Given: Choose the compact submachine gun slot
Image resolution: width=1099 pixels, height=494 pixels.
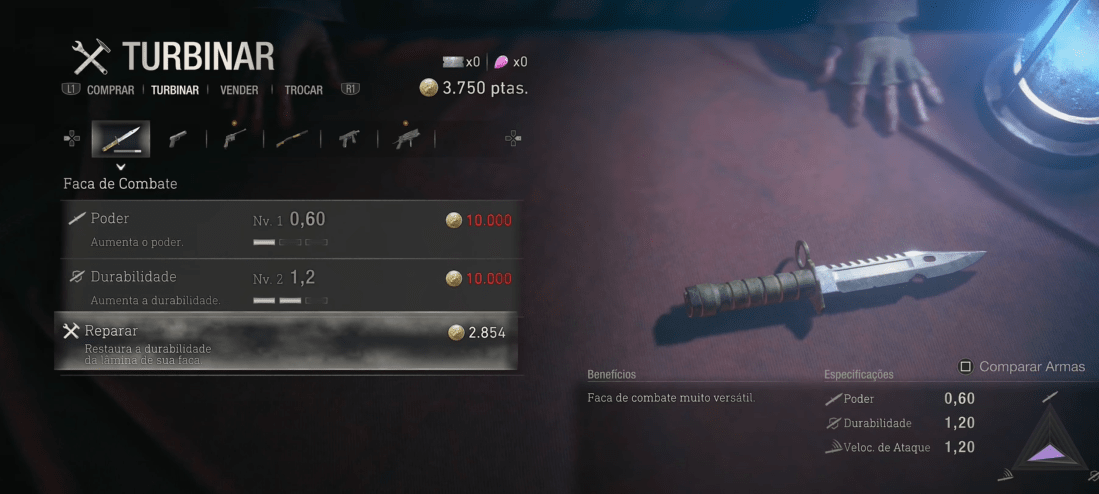Looking at the screenshot, I should coord(349,139).
